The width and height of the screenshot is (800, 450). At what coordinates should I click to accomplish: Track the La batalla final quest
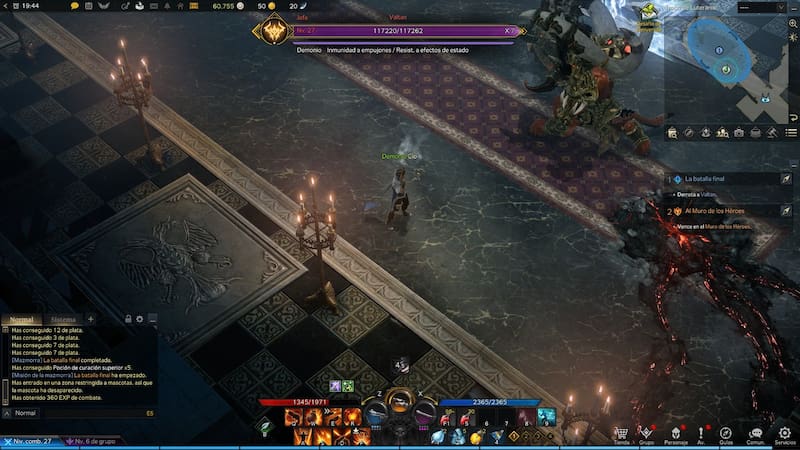(x=786, y=178)
